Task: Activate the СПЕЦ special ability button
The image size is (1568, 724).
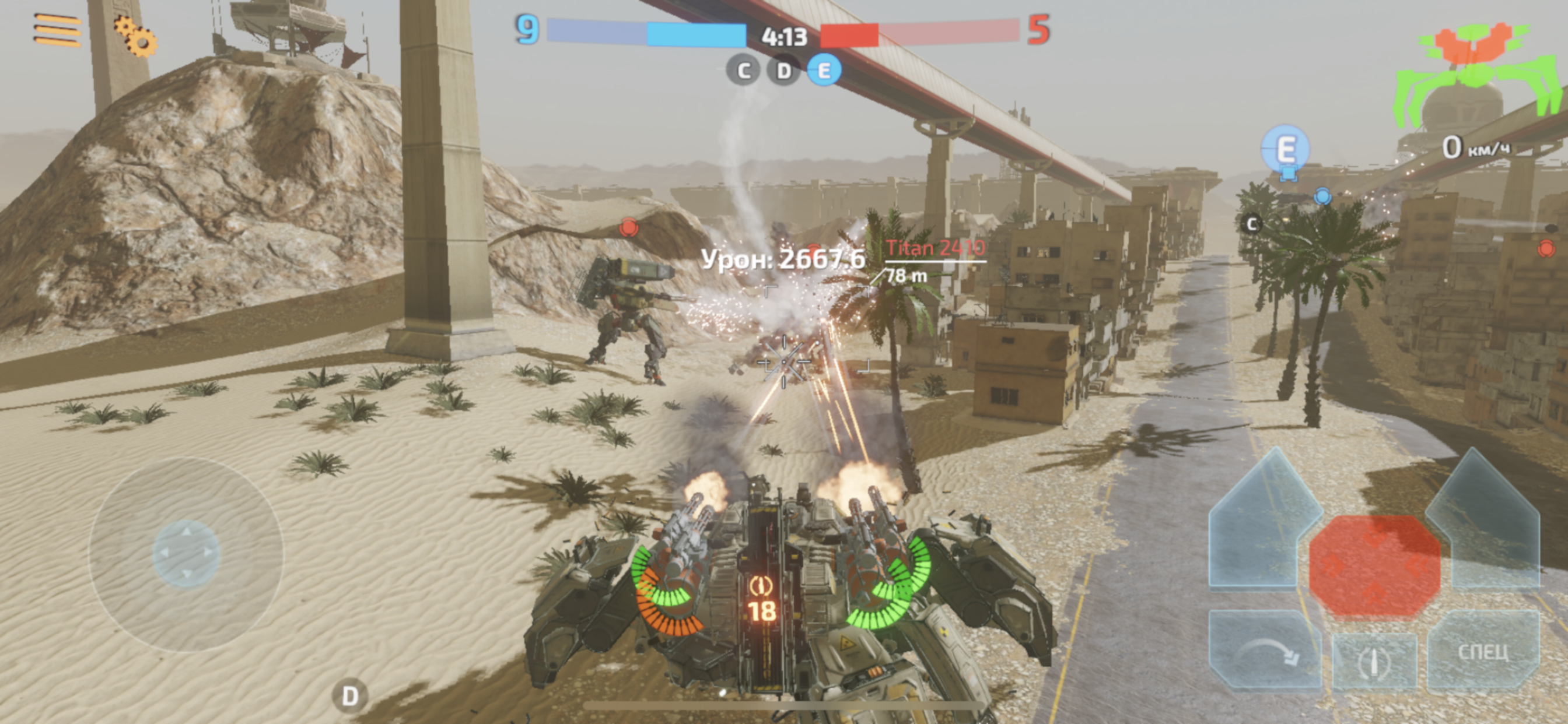Action: click(x=1483, y=652)
